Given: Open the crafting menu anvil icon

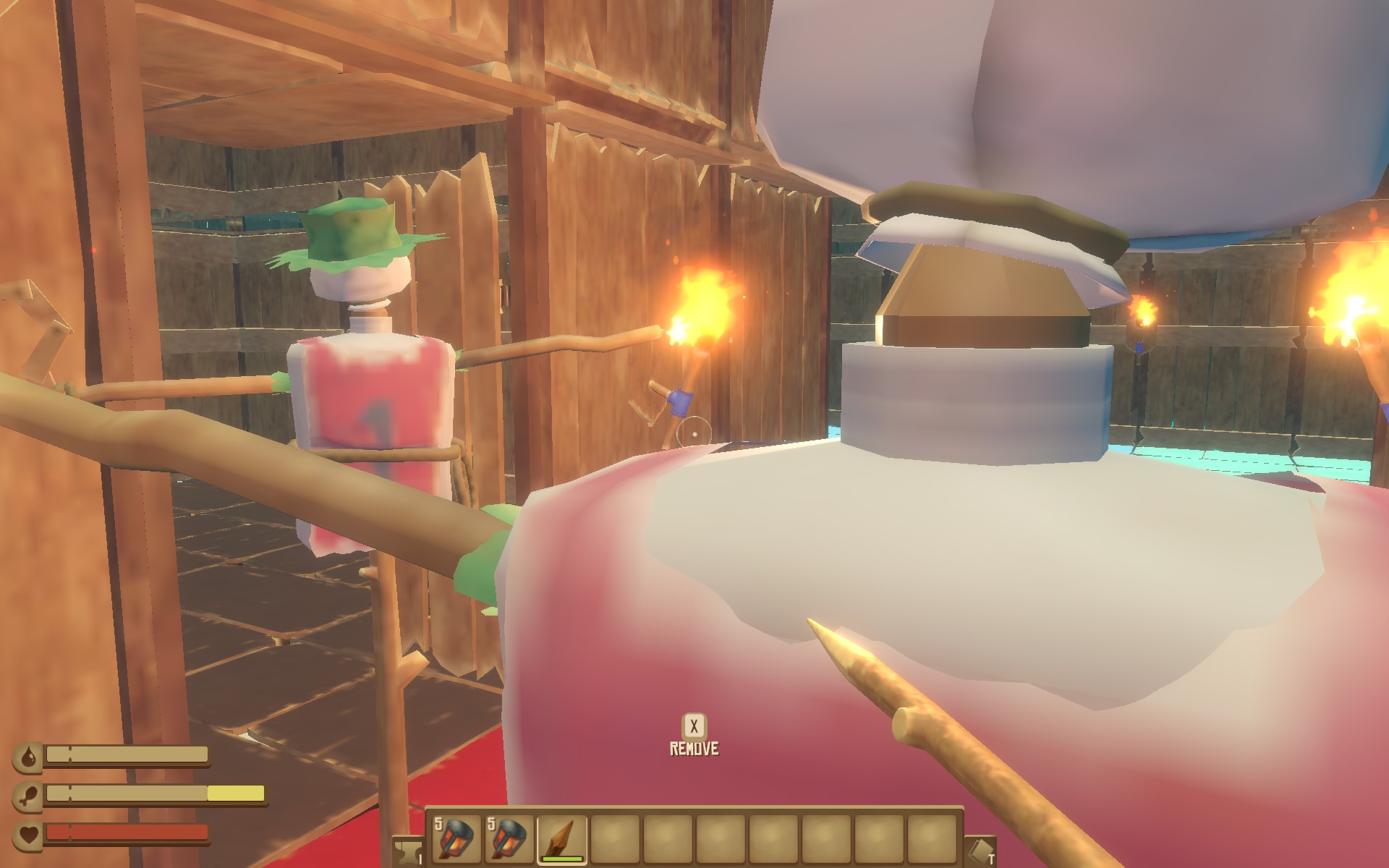Looking at the screenshot, I should [x=407, y=854].
